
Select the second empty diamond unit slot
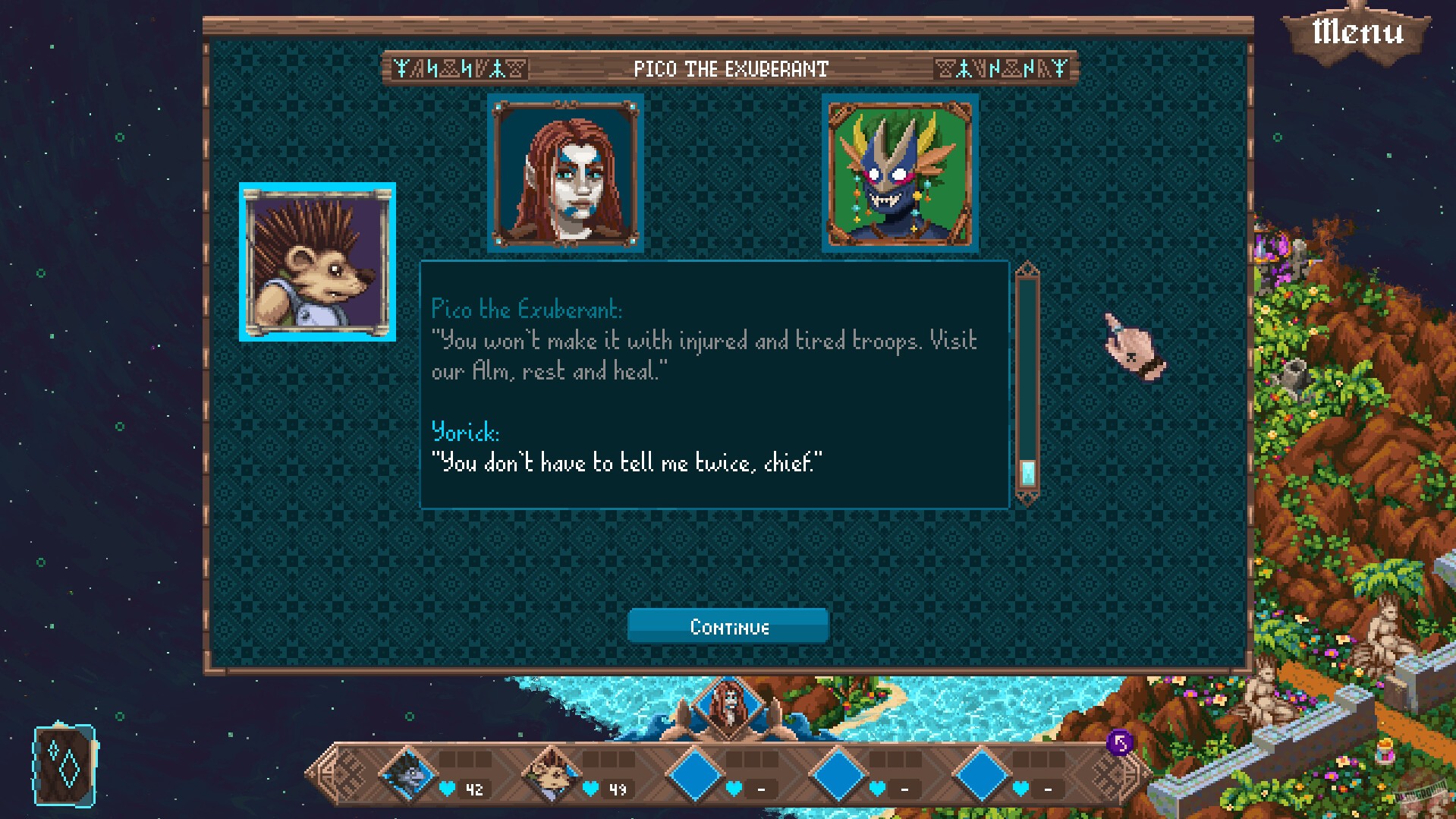[x=837, y=775]
